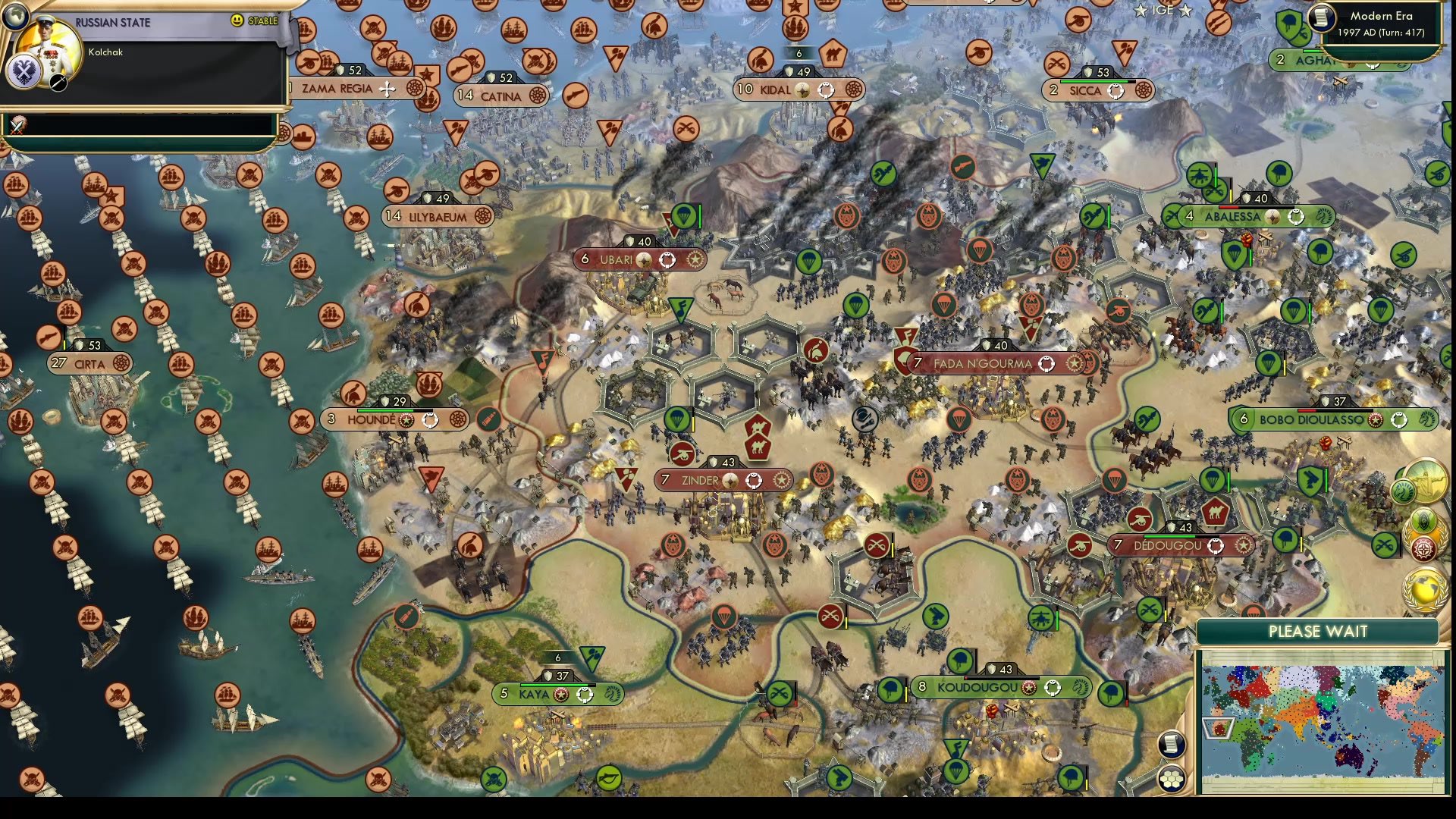Open the notification log scroll icon
Viewport: 1456px width, 819px height.
tap(1171, 745)
